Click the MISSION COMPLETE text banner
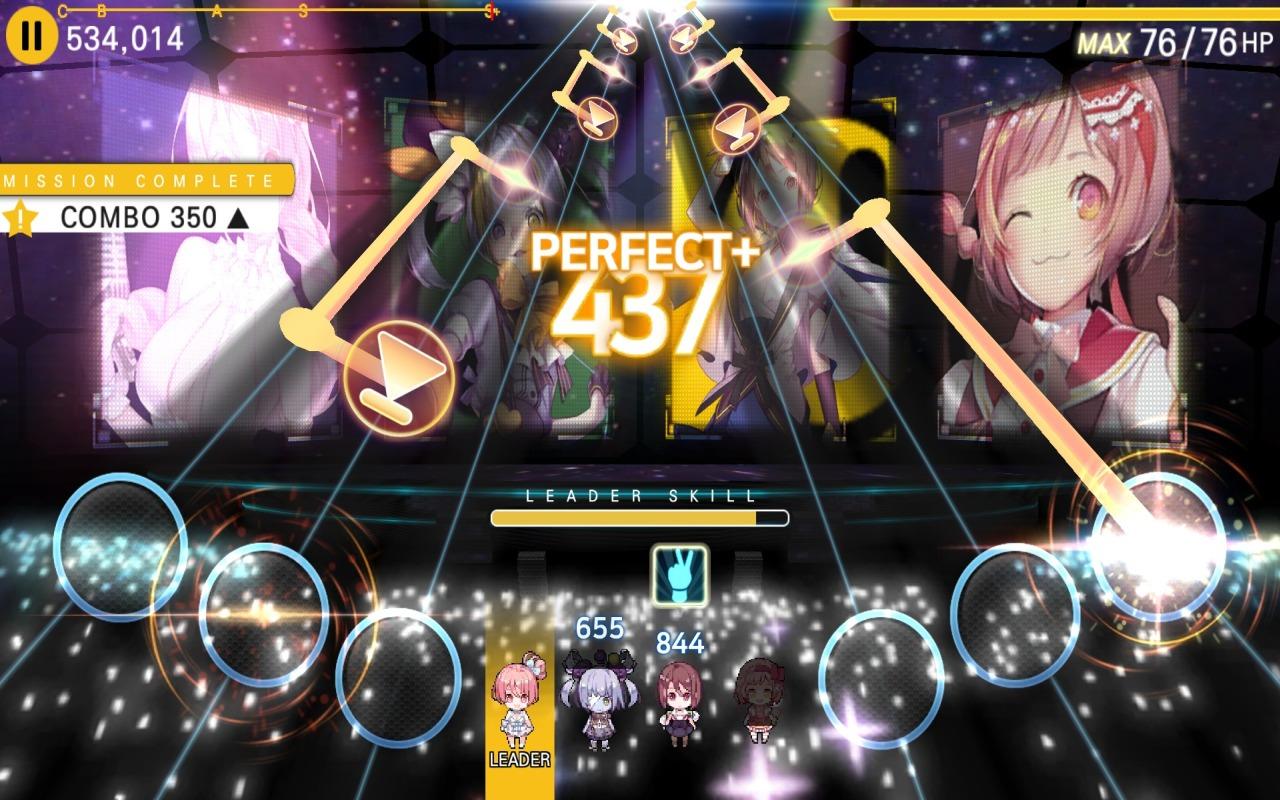The width and height of the screenshot is (1280, 800). click(x=130, y=180)
